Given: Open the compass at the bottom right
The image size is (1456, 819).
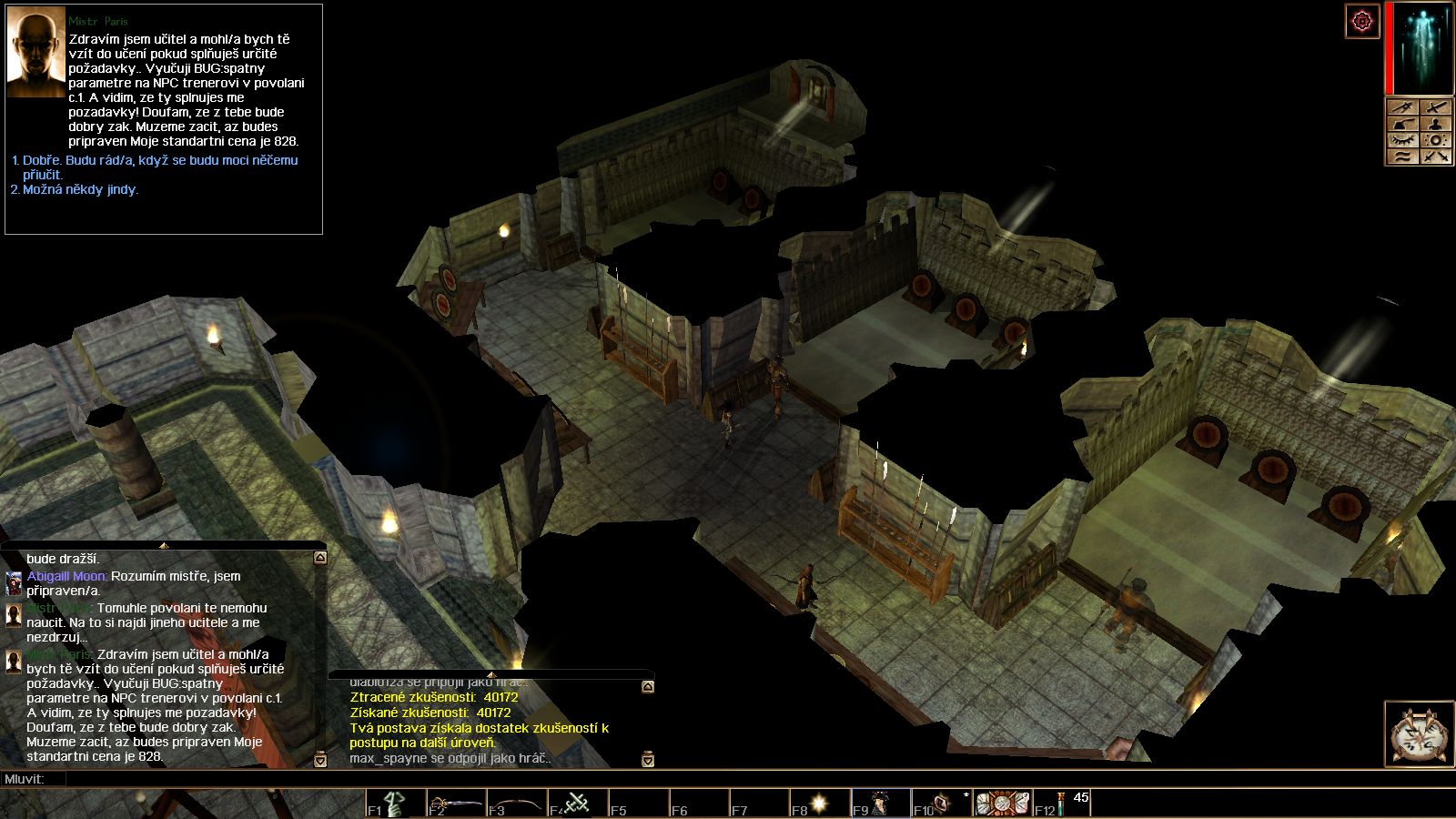Looking at the screenshot, I should click(1418, 733).
